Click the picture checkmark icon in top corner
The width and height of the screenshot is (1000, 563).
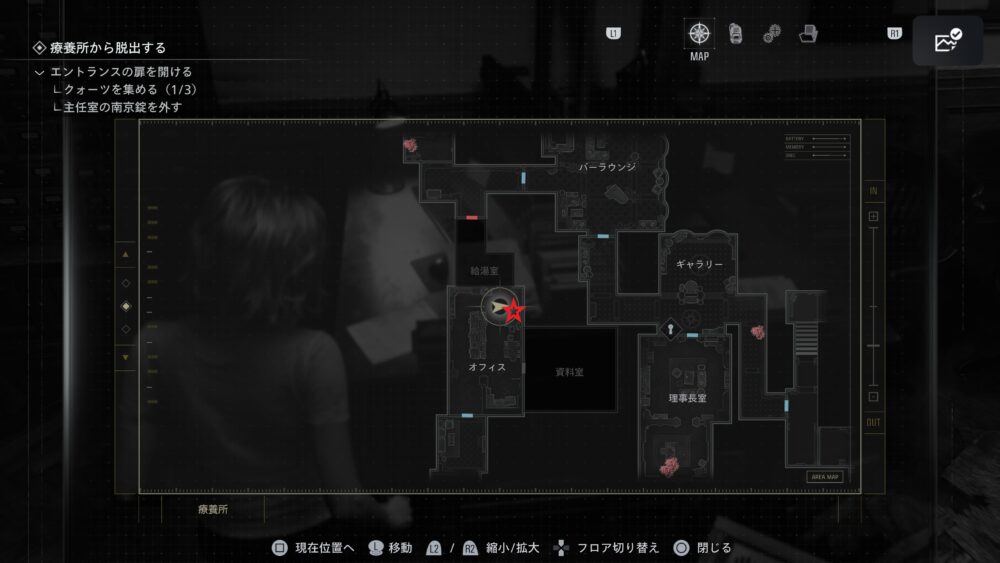pos(947,41)
